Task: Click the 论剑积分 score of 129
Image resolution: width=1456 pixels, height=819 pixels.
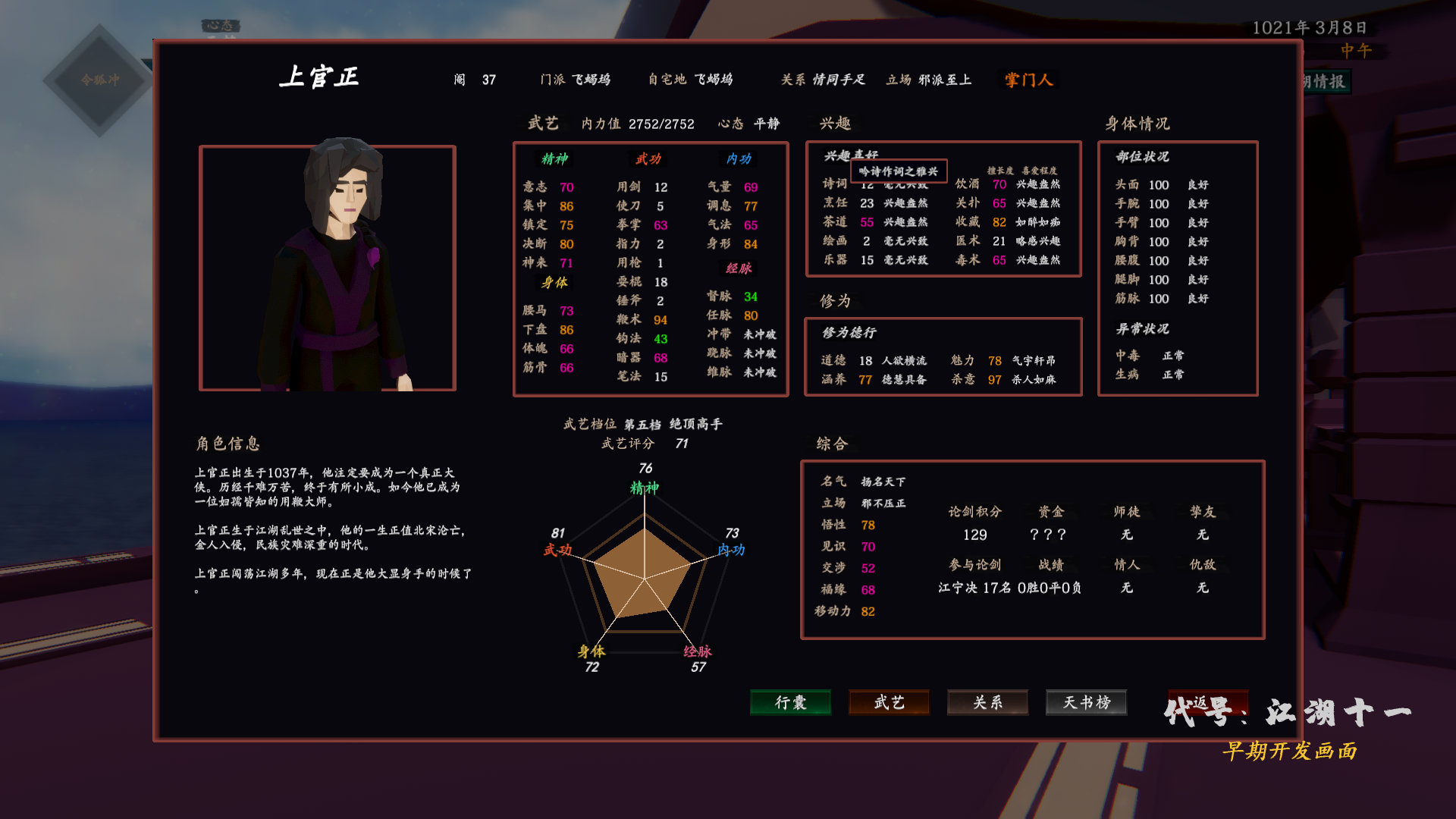Action: pyautogui.click(x=974, y=535)
